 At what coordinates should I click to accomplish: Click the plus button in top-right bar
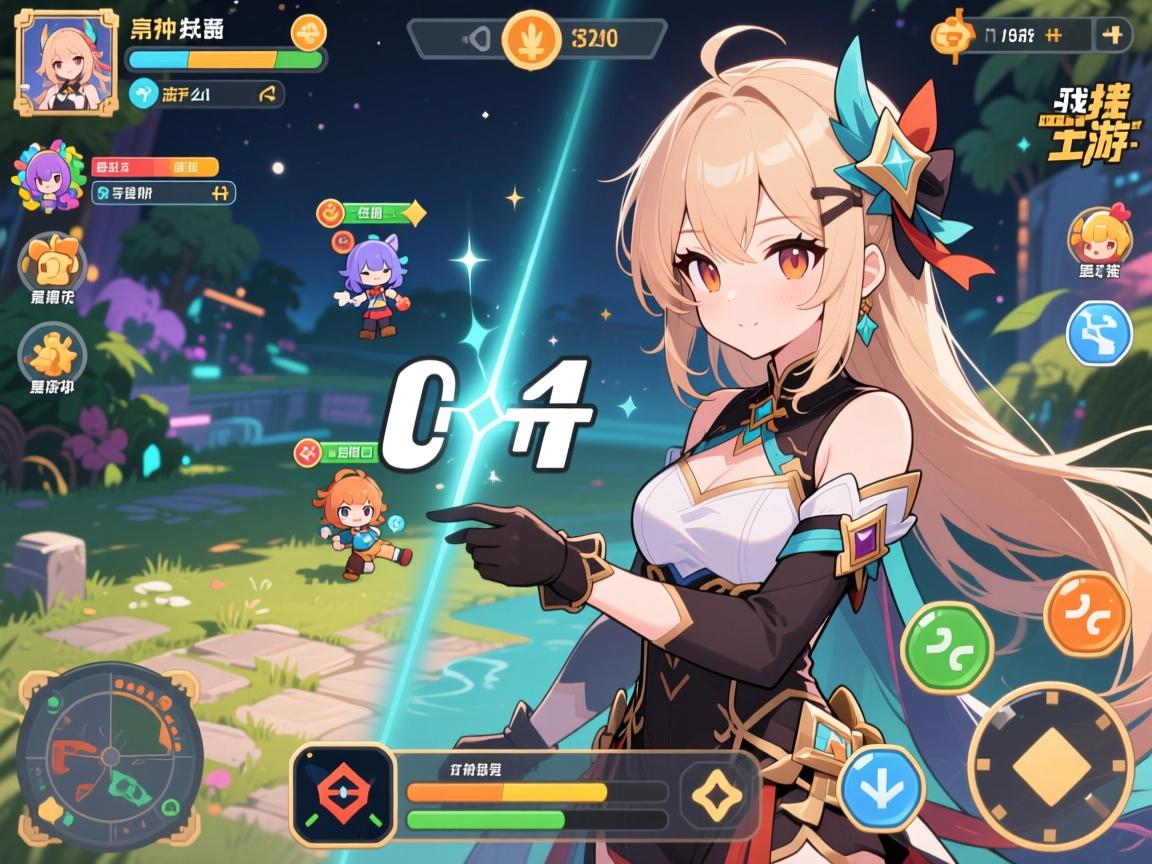pos(1113,35)
